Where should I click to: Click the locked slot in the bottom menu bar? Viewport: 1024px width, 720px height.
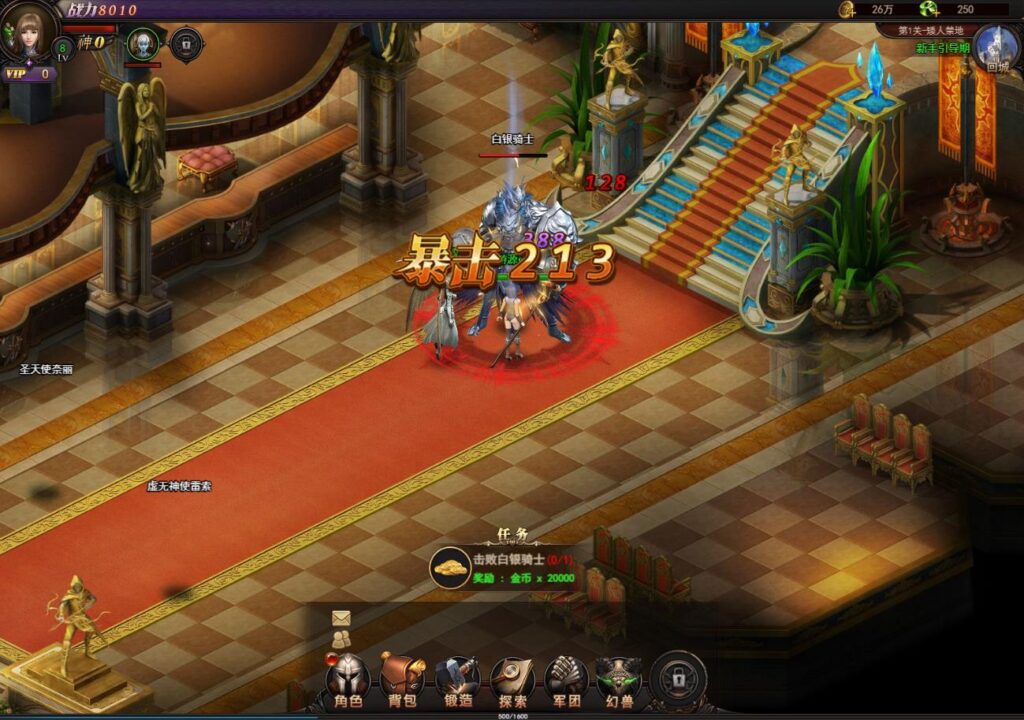coord(679,680)
